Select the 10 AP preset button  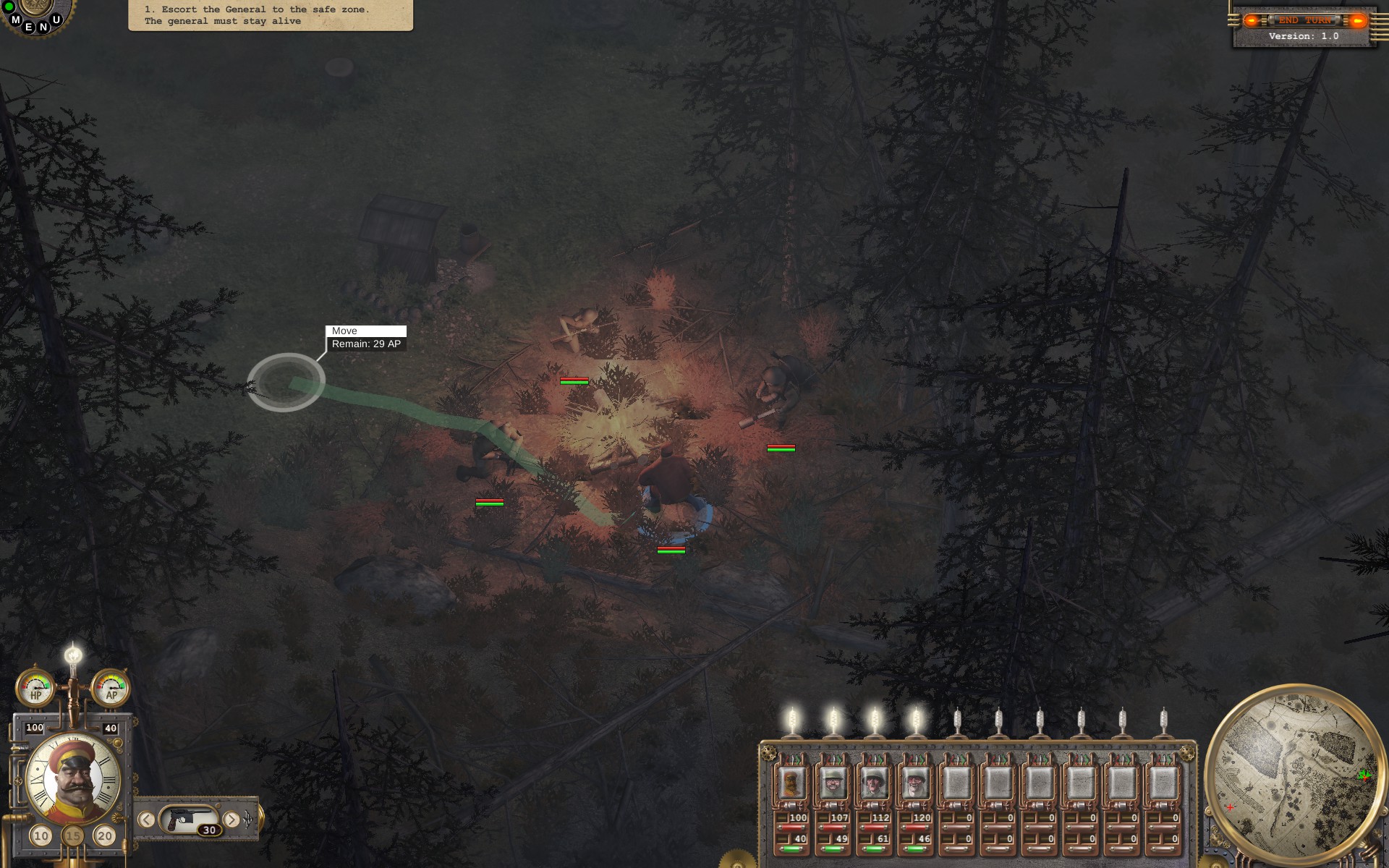tap(41, 834)
